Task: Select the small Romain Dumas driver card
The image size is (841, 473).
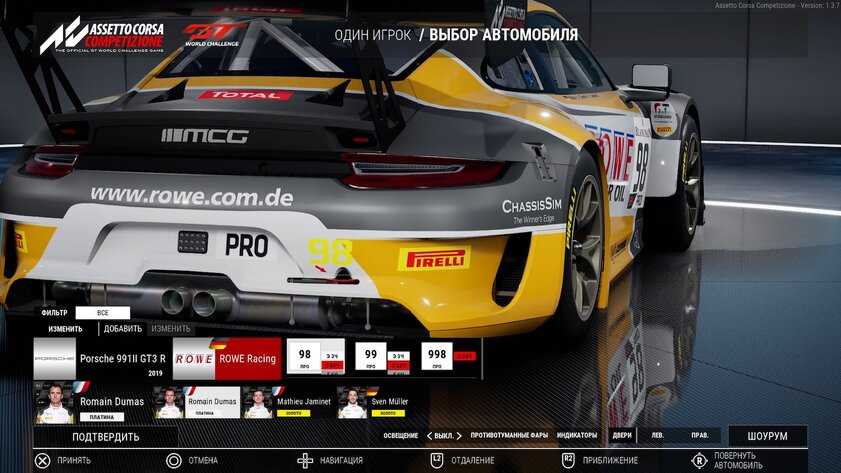Action: tap(197, 402)
